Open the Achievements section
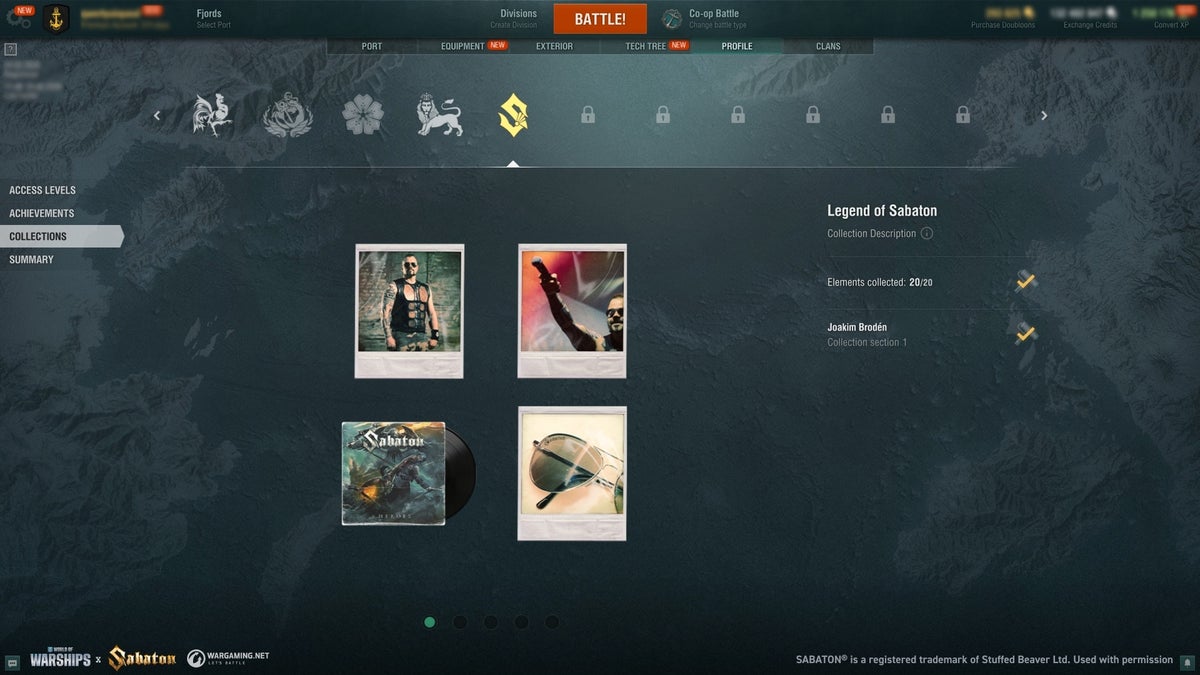Screen dimensions: 1200x675 (x=42, y=213)
